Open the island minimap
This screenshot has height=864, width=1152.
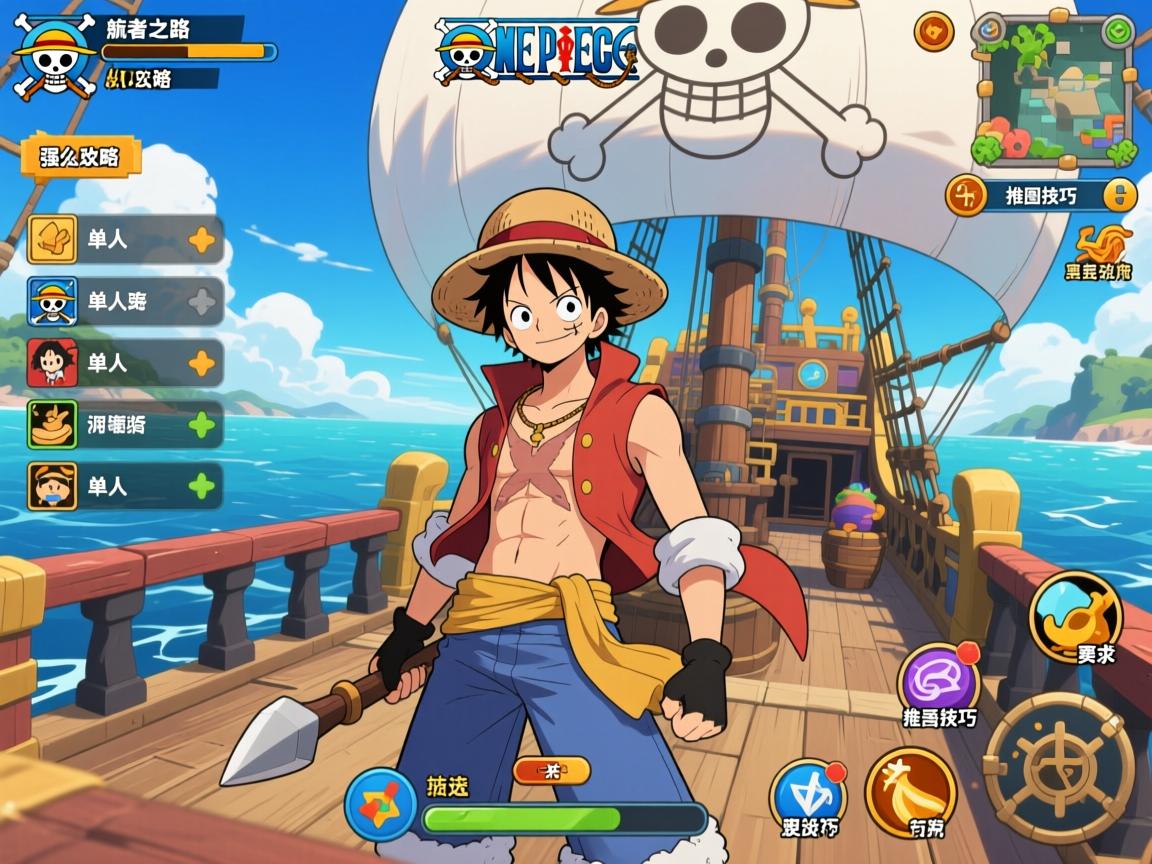coord(1054,92)
